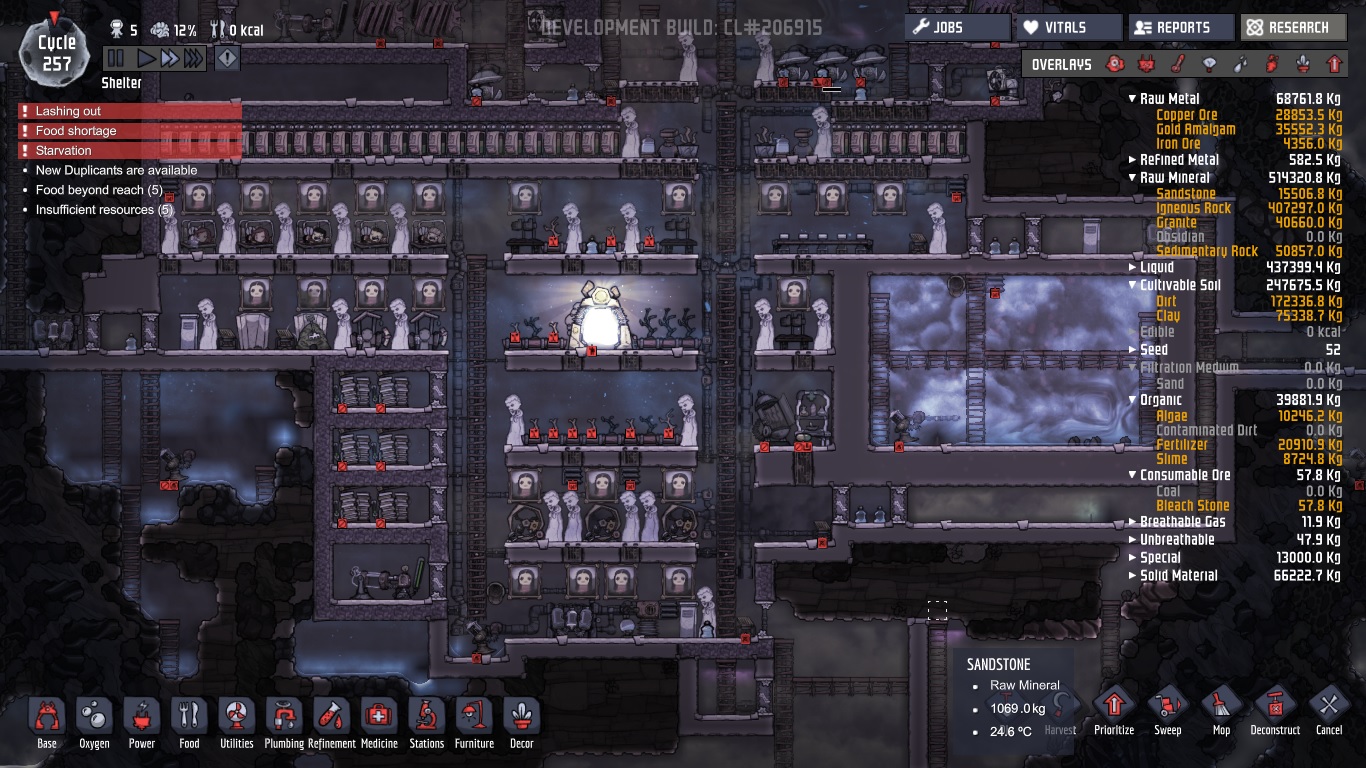1366x768 pixels.
Task: Set game speed to triple arrows
Action: 193,59
